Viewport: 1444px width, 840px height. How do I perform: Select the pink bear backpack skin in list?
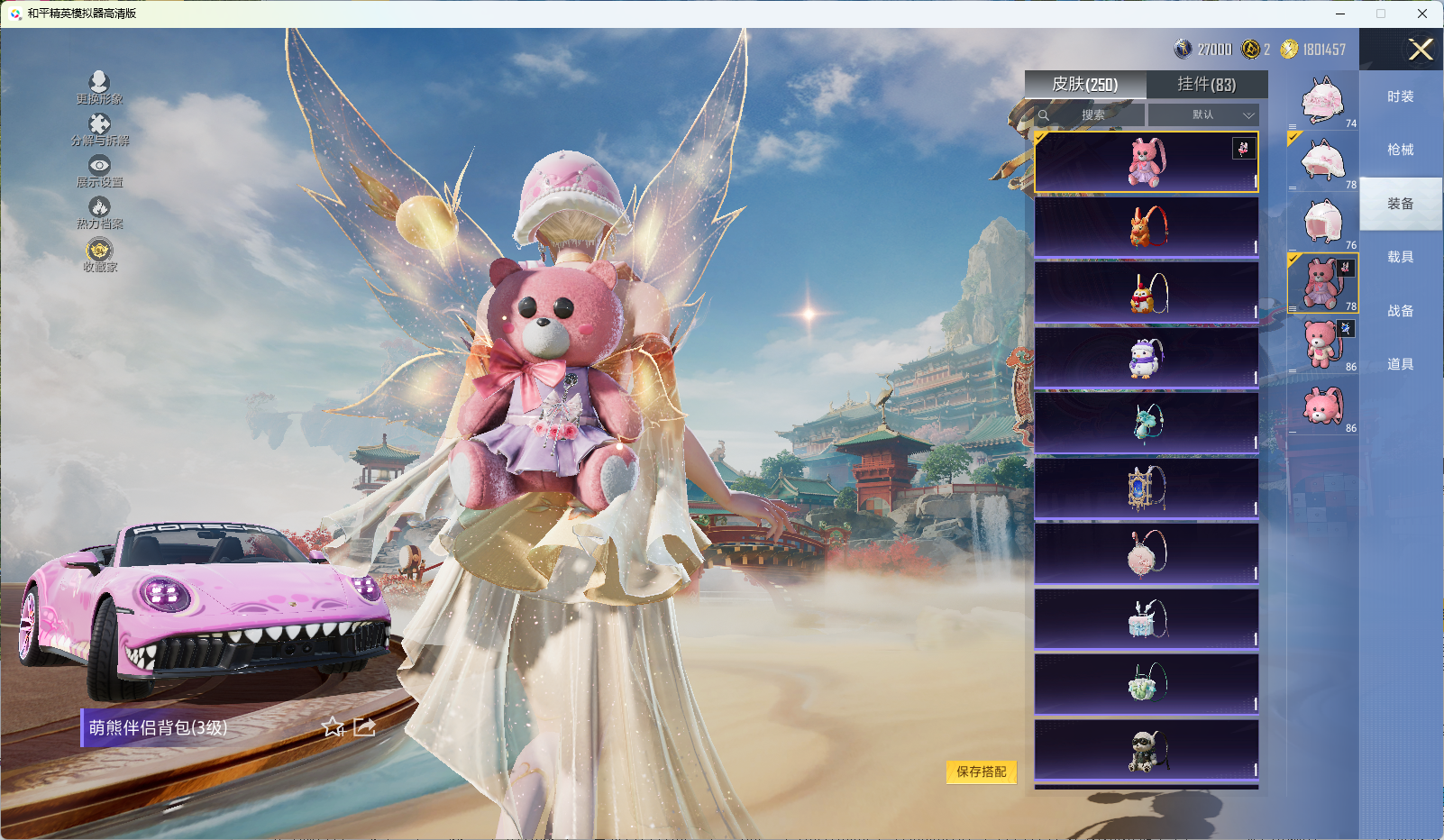click(x=1146, y=162)
